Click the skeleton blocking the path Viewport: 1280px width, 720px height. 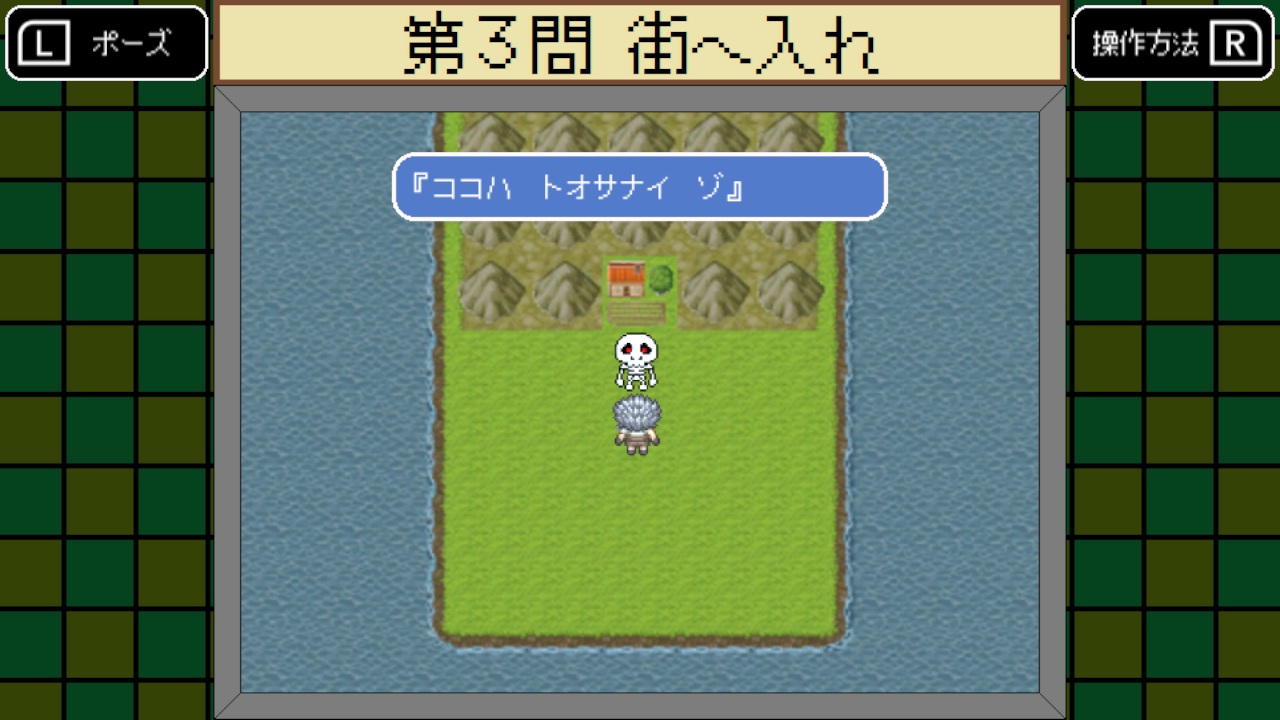tap(637, 362)
